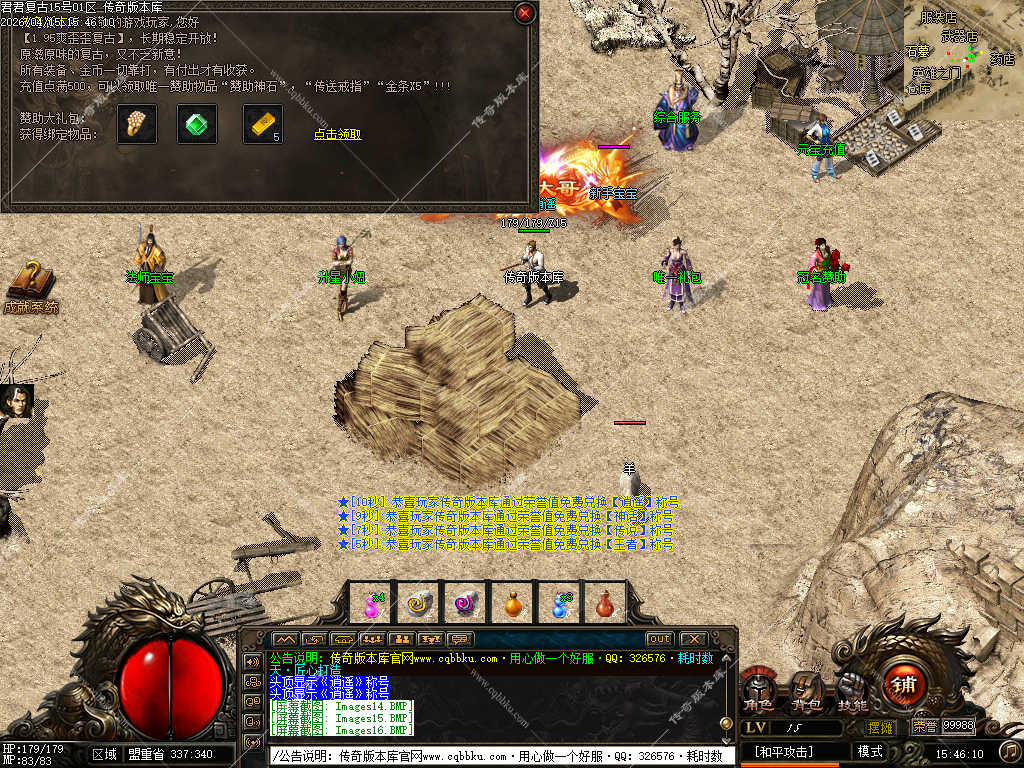Image resolution: width=1024 pixels, height=768 pixels.
Task: Click the chat input field
Action: (500, 756)
